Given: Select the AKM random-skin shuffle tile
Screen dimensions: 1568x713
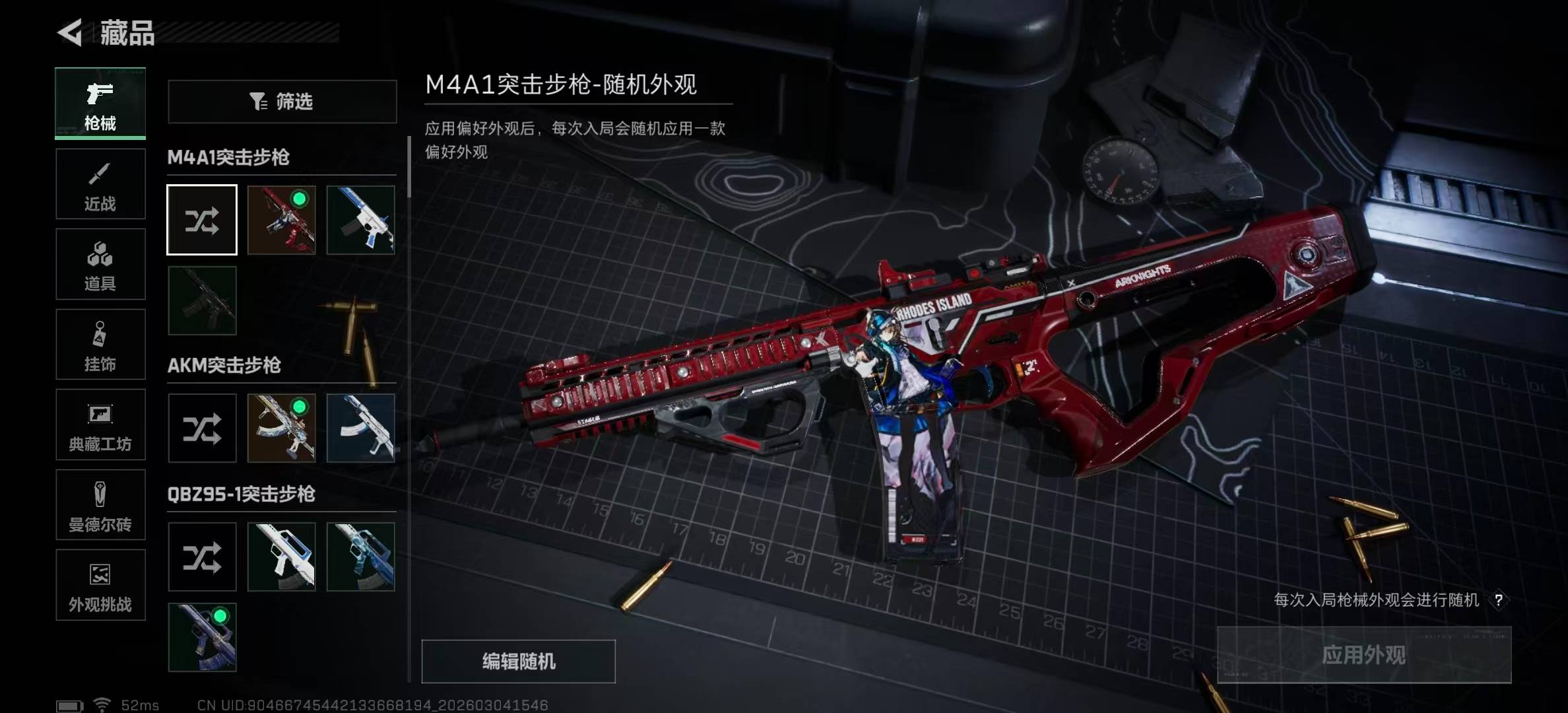Looking at the screenshot, I should tap(202, 428).
